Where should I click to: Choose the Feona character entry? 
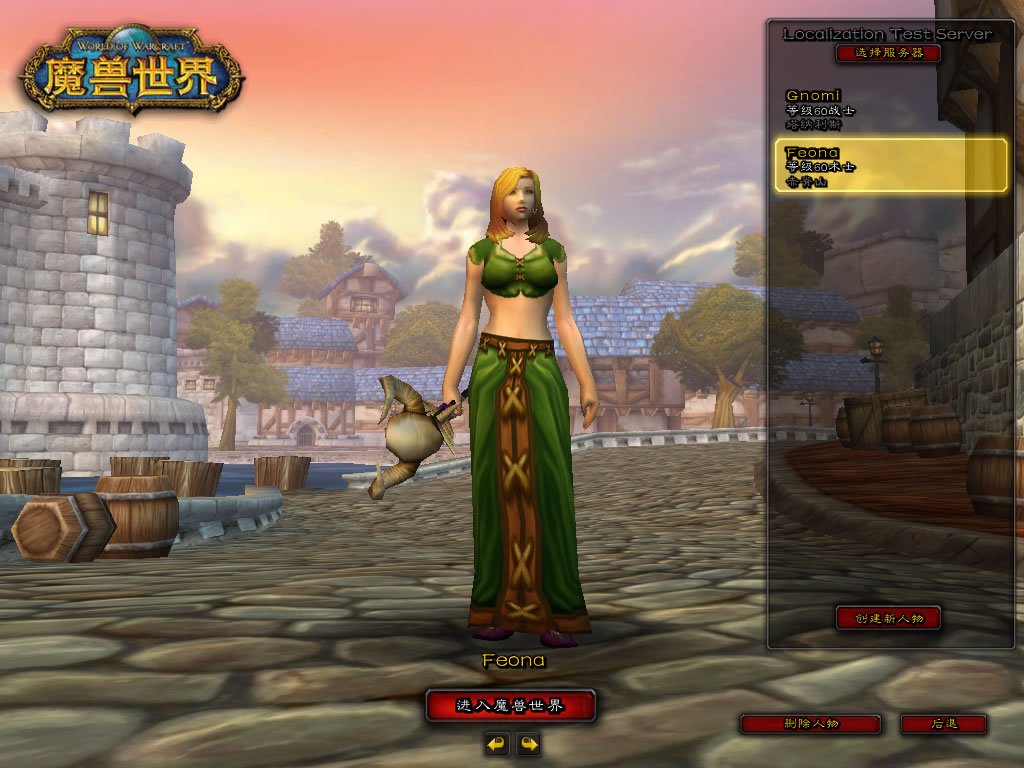click(890, 166)
